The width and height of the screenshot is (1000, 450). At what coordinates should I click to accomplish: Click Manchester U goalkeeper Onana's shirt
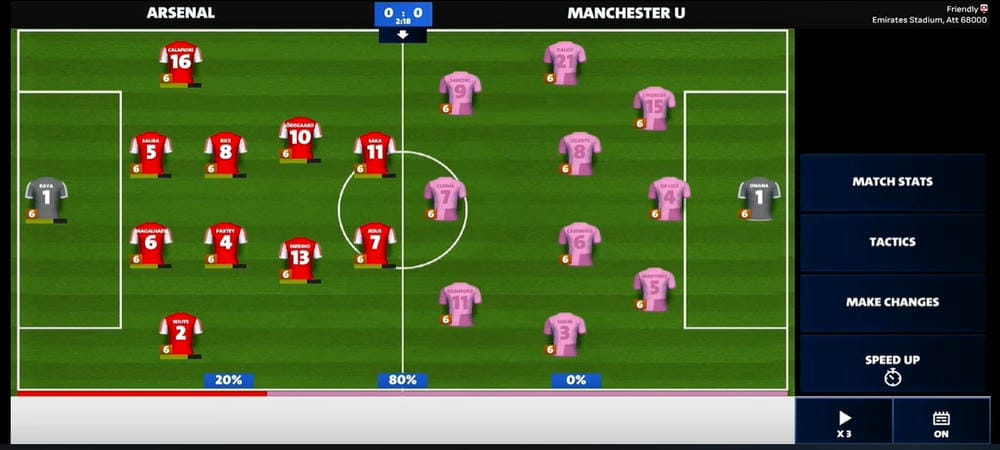click(x=758, y=198)
